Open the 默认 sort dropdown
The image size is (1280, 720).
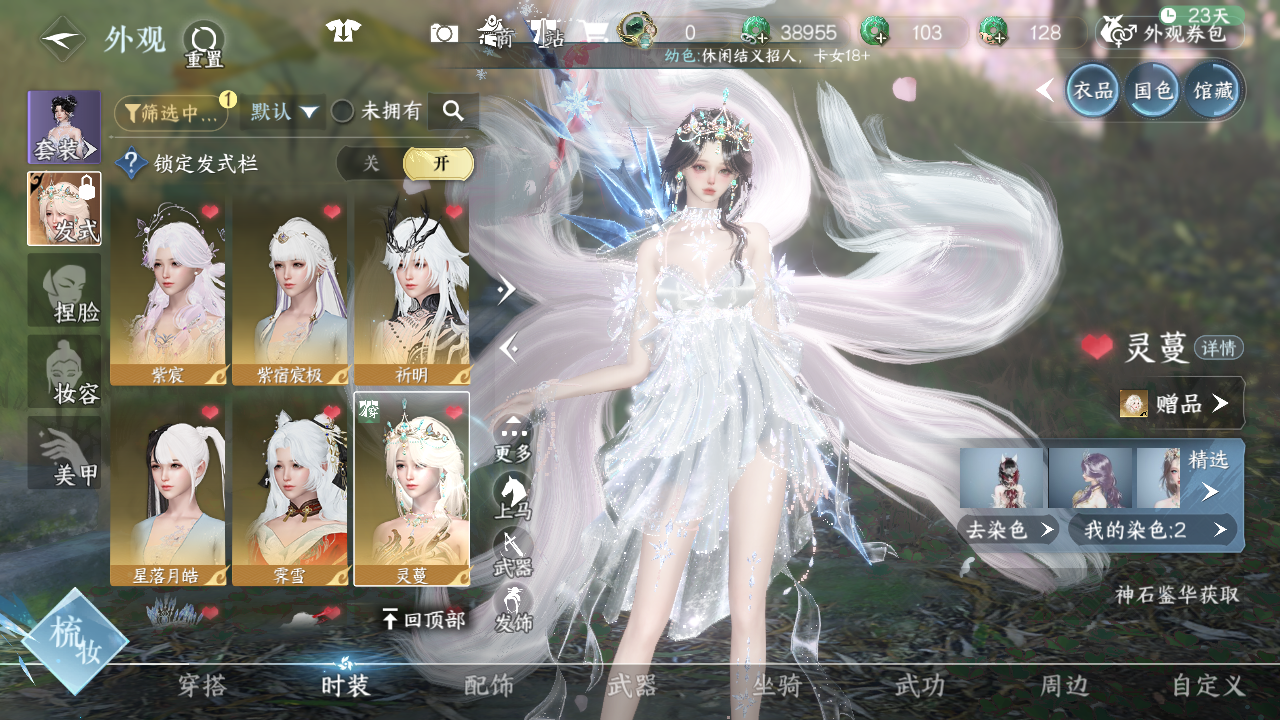[x=283, y=112]
